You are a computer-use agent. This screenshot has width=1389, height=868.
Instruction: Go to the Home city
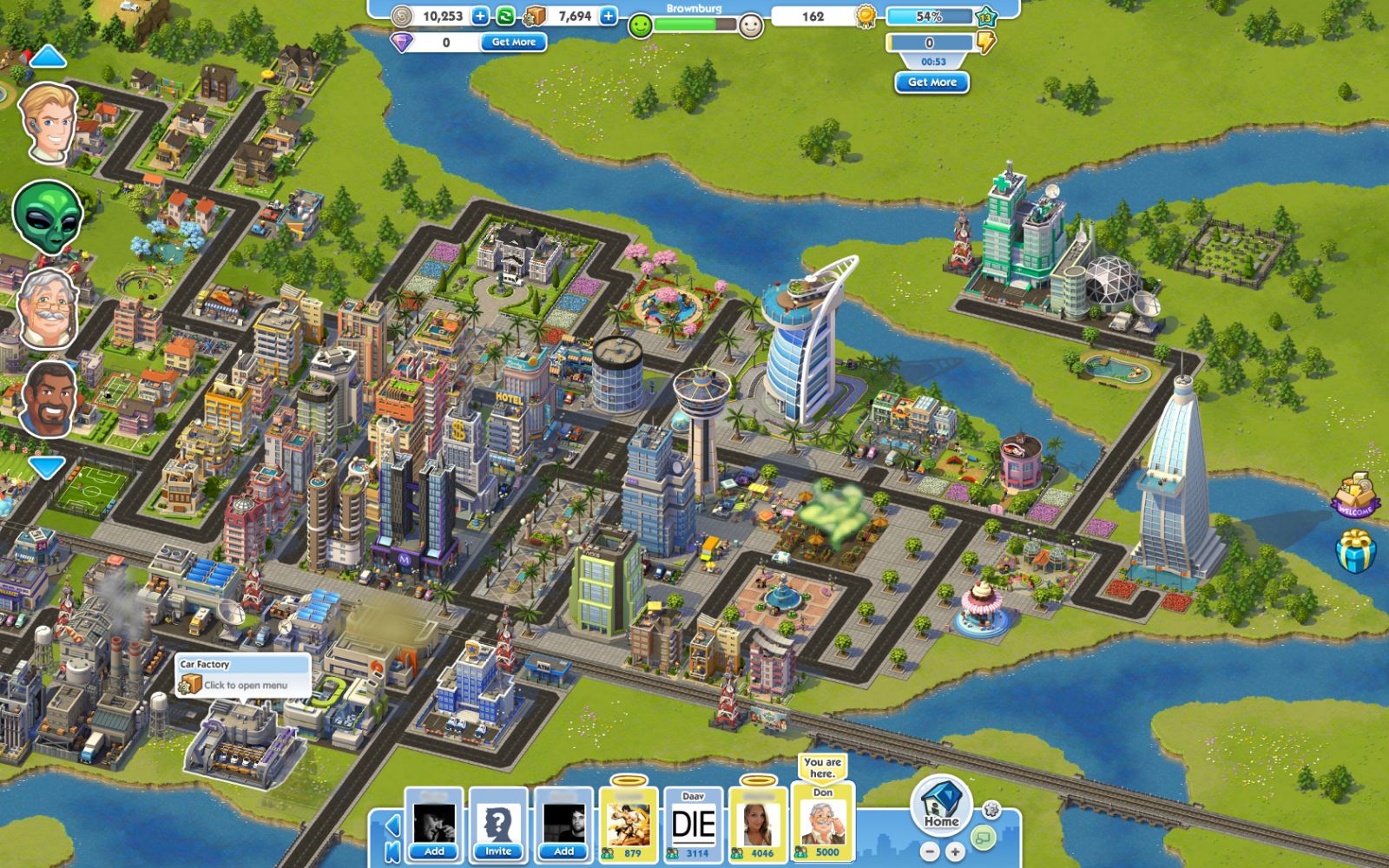941,805
